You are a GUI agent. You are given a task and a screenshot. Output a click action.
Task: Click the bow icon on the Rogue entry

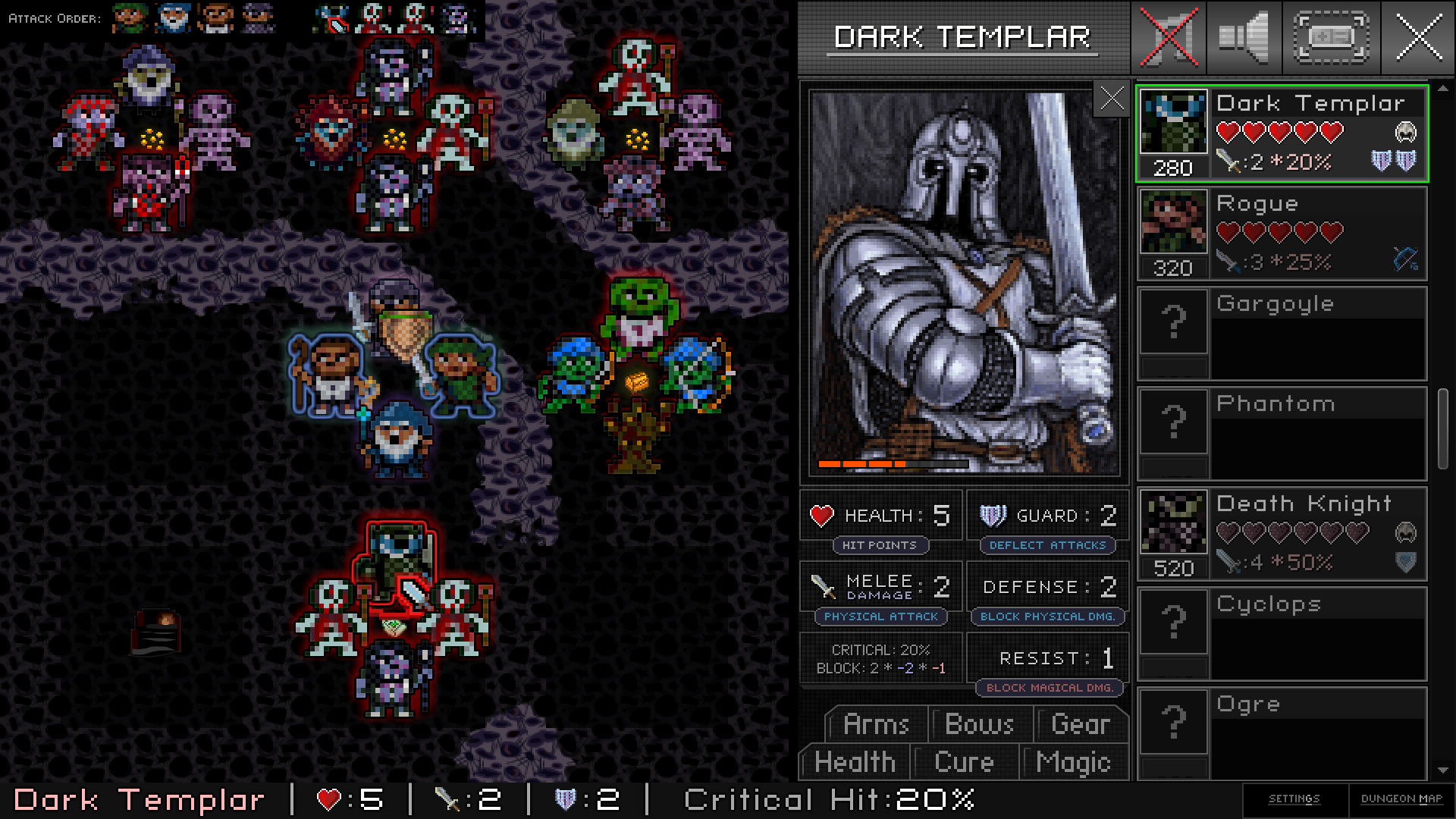[x=1405, y=258]
